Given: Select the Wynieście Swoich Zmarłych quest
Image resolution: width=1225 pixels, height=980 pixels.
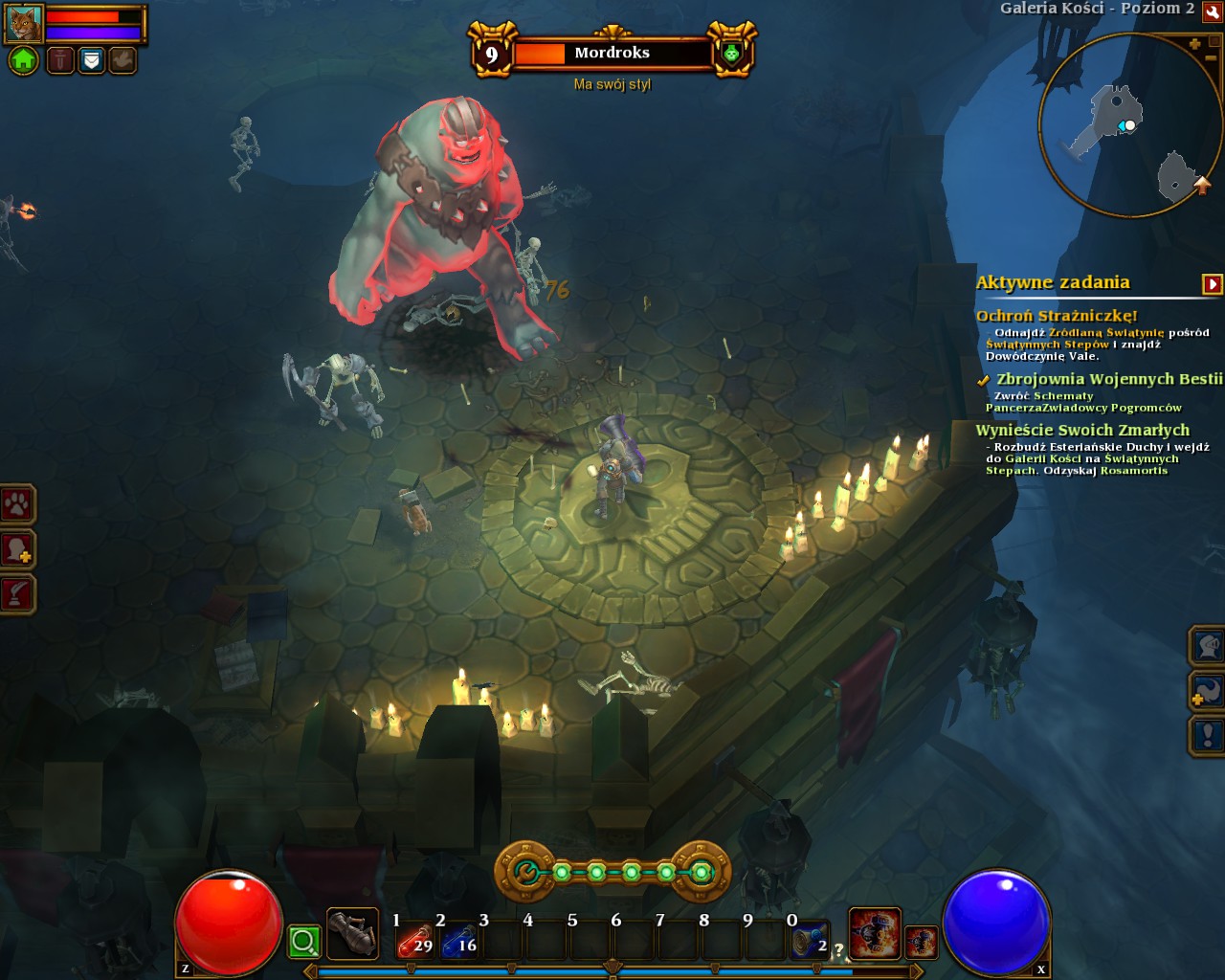Looking at the screenshot, I should point(1081,431).
